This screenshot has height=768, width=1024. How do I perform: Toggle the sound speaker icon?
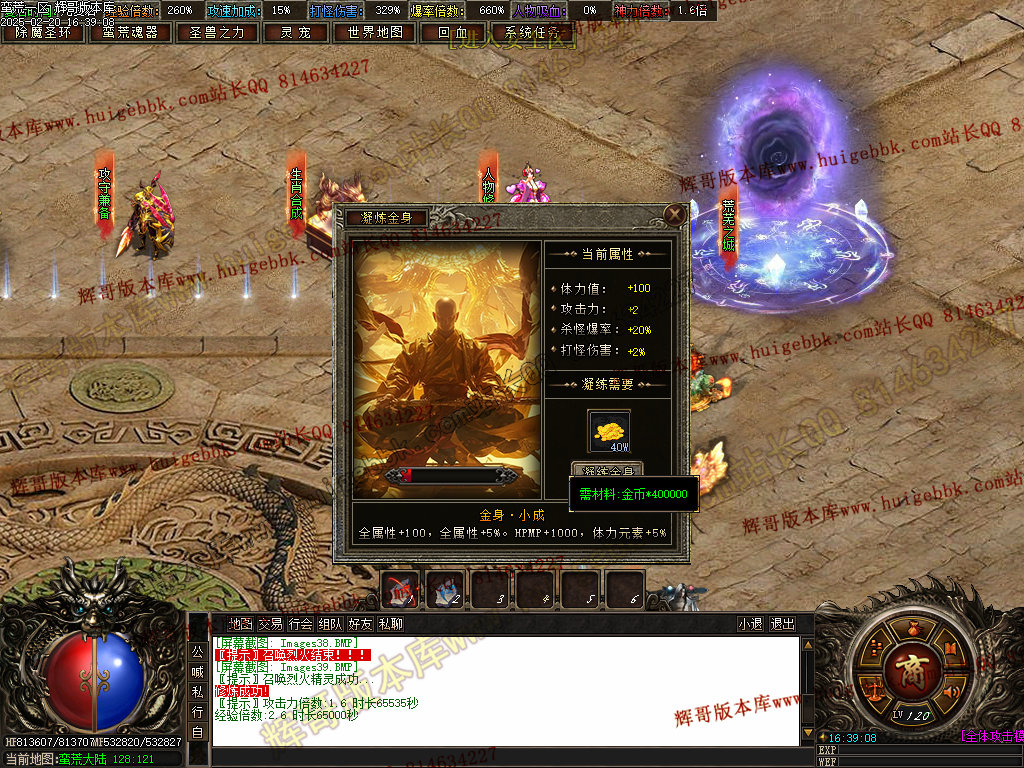pyautogui.click(x=950, y=690)
